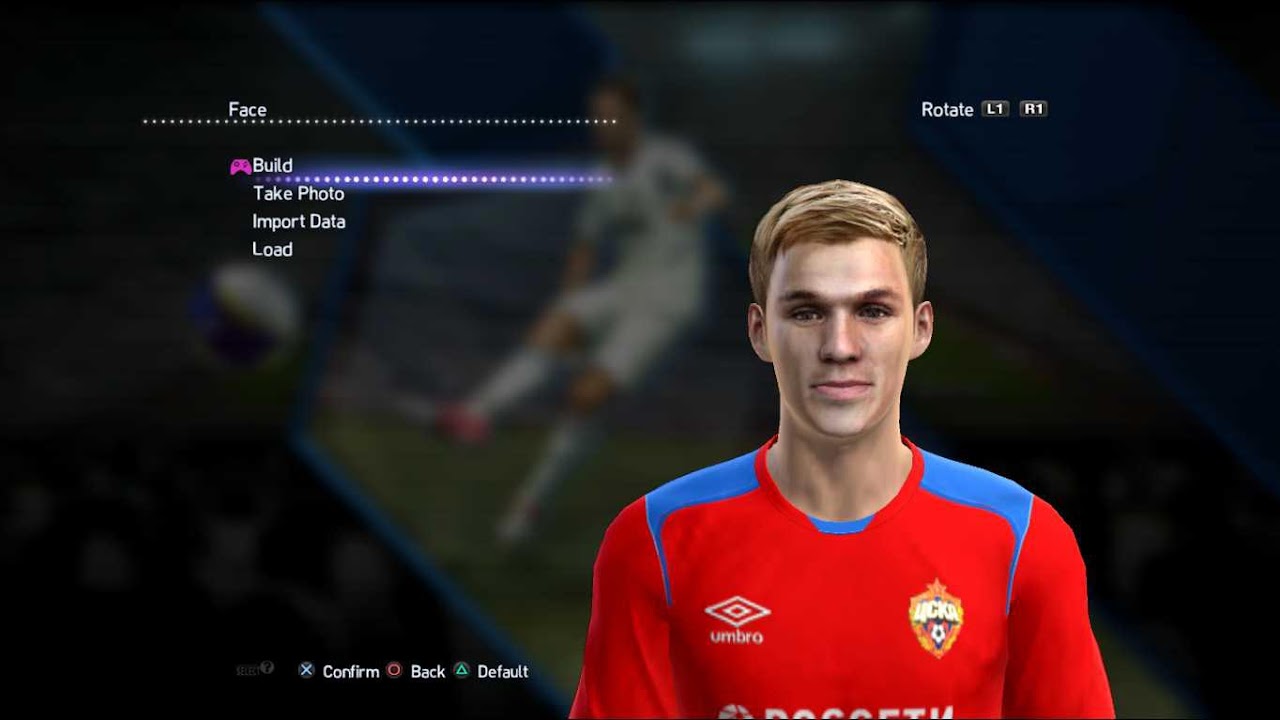
Task: Click the question mark help symbol
Action: coord(267,668)
